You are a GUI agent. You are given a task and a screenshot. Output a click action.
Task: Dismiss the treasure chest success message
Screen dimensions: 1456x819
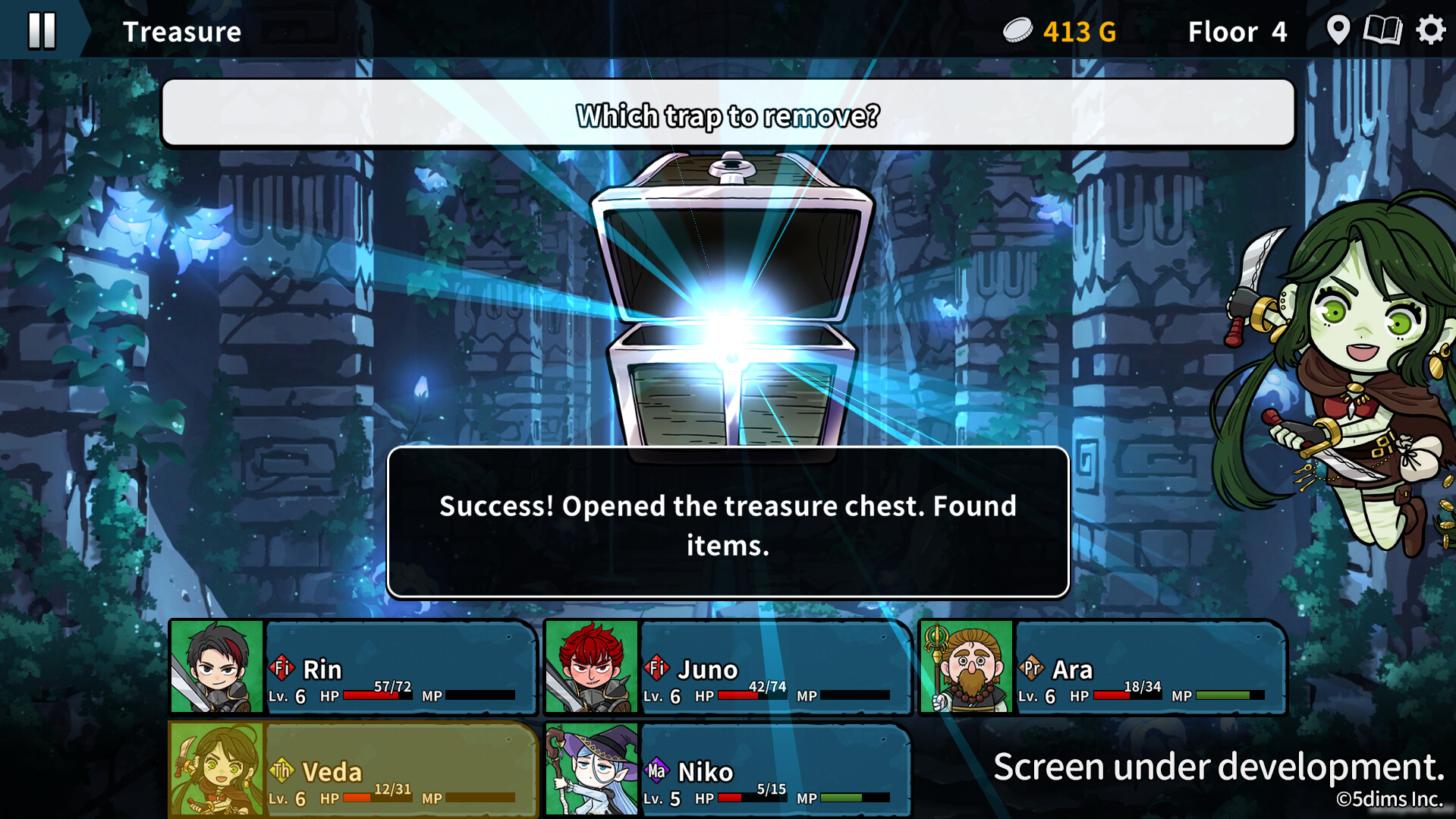726,523
